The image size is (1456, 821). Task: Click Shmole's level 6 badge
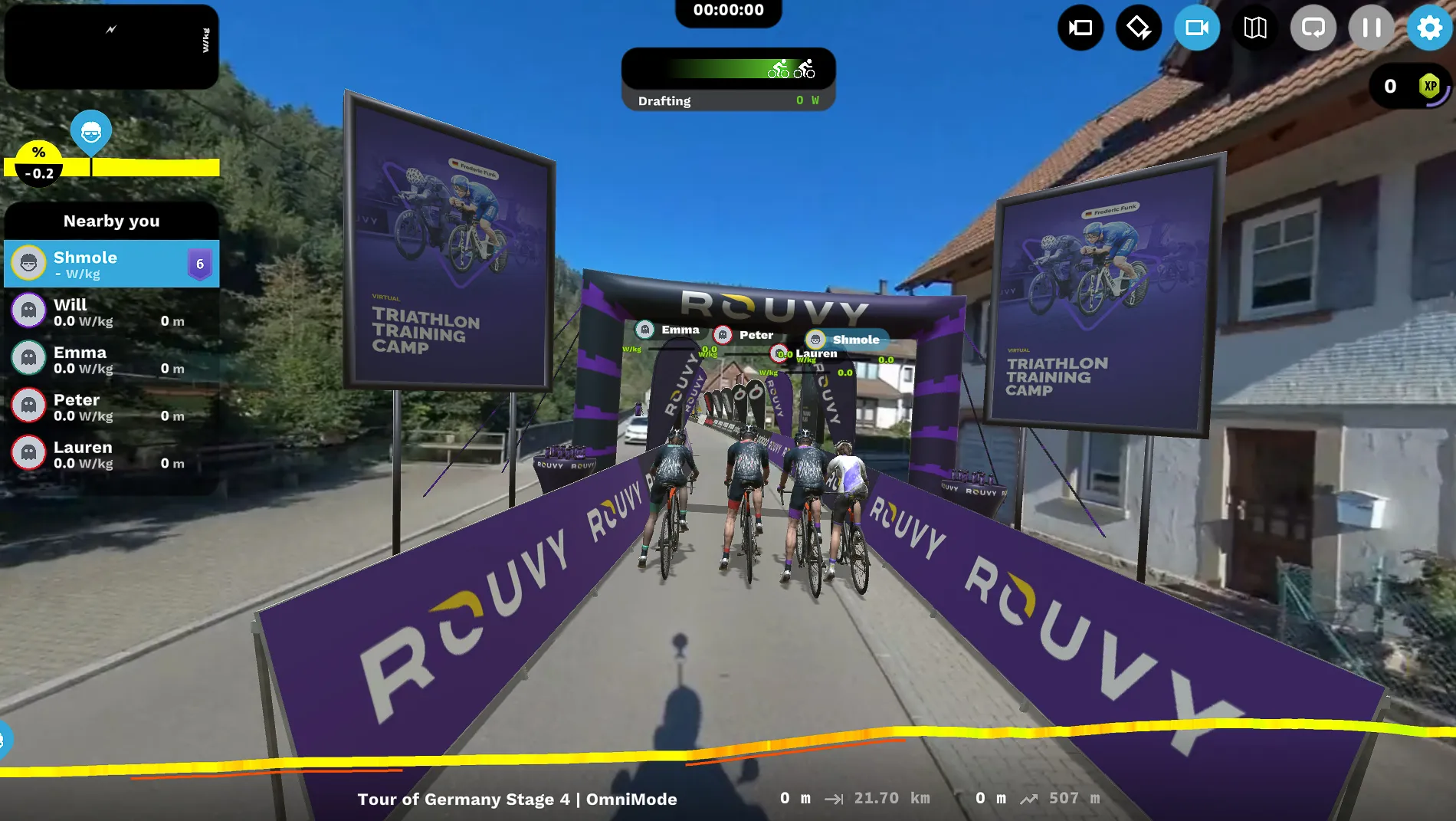(200, 264)
